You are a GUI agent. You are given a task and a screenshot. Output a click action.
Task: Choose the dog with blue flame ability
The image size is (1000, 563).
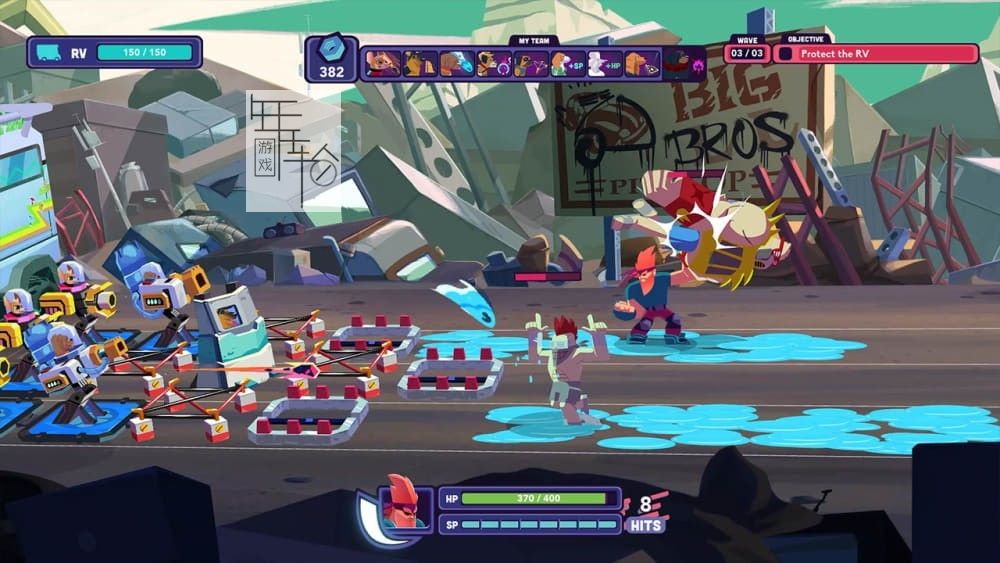click(x=456, y=64)
